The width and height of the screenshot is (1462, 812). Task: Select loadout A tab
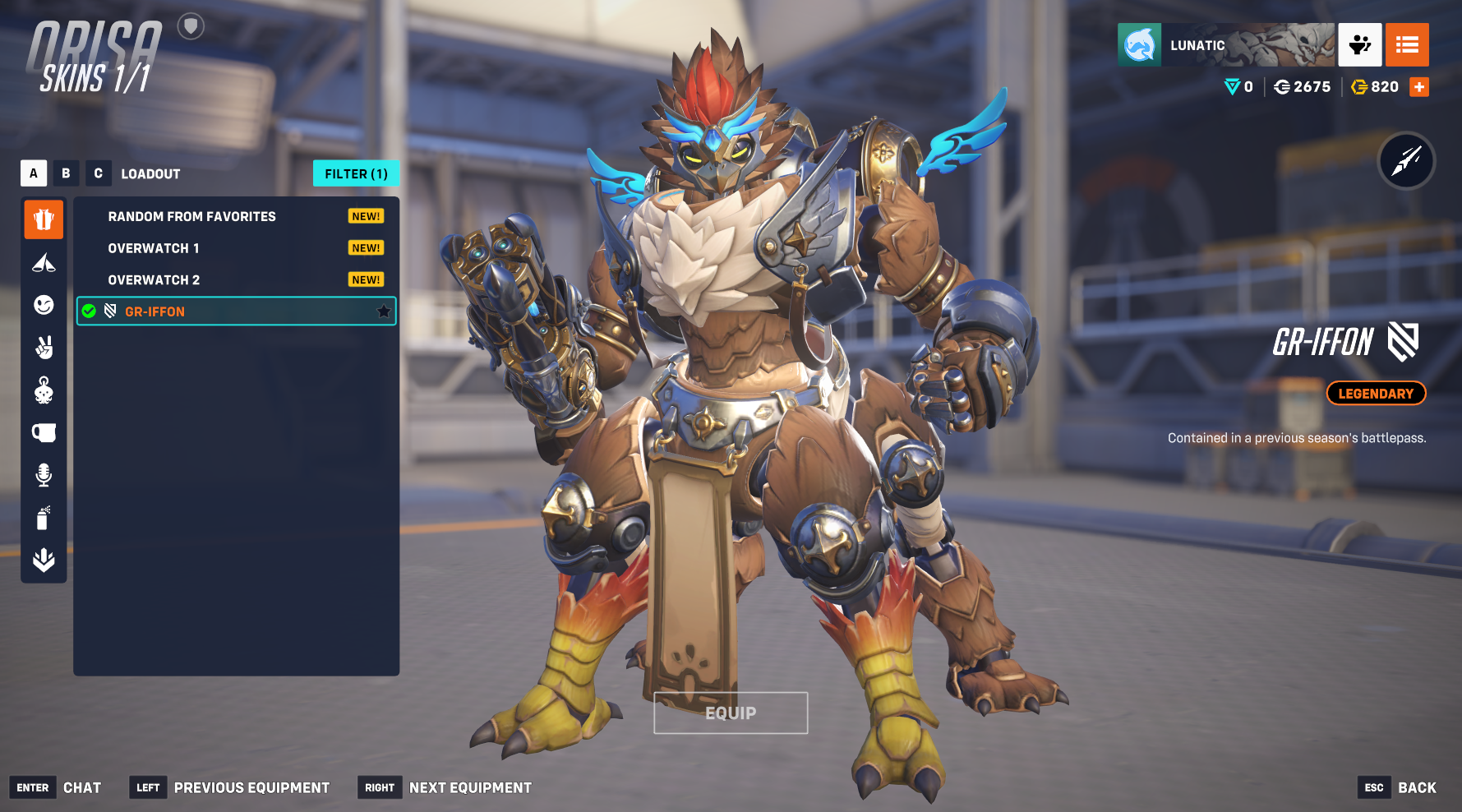[x=33, y=173]
